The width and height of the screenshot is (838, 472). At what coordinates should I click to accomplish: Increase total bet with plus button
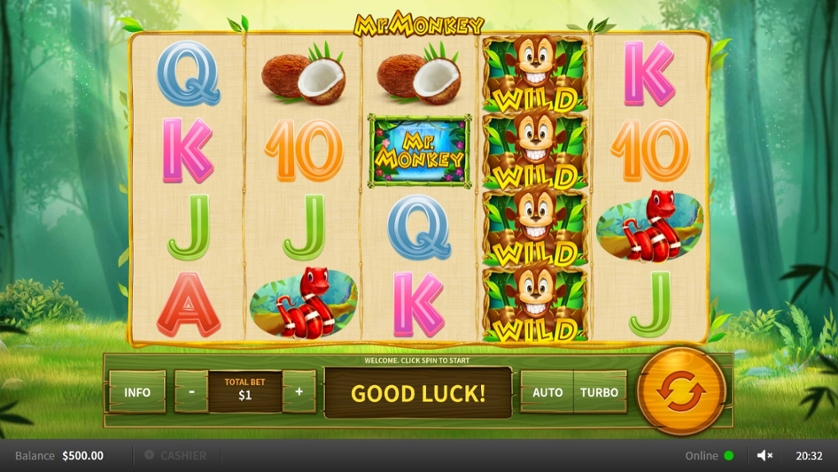click(x=299, y=392)
